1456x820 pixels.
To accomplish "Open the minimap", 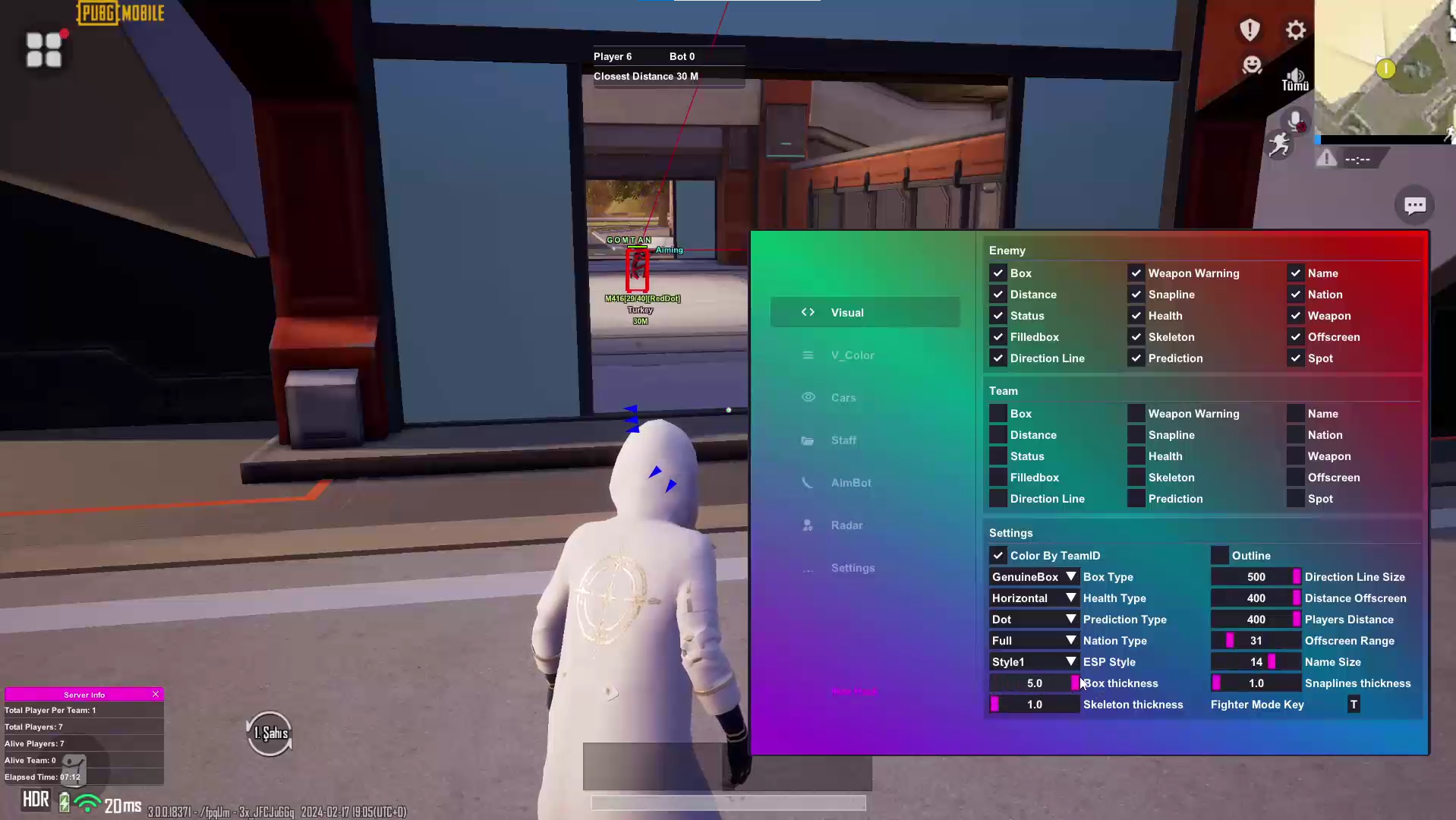I will point(1385,68).
